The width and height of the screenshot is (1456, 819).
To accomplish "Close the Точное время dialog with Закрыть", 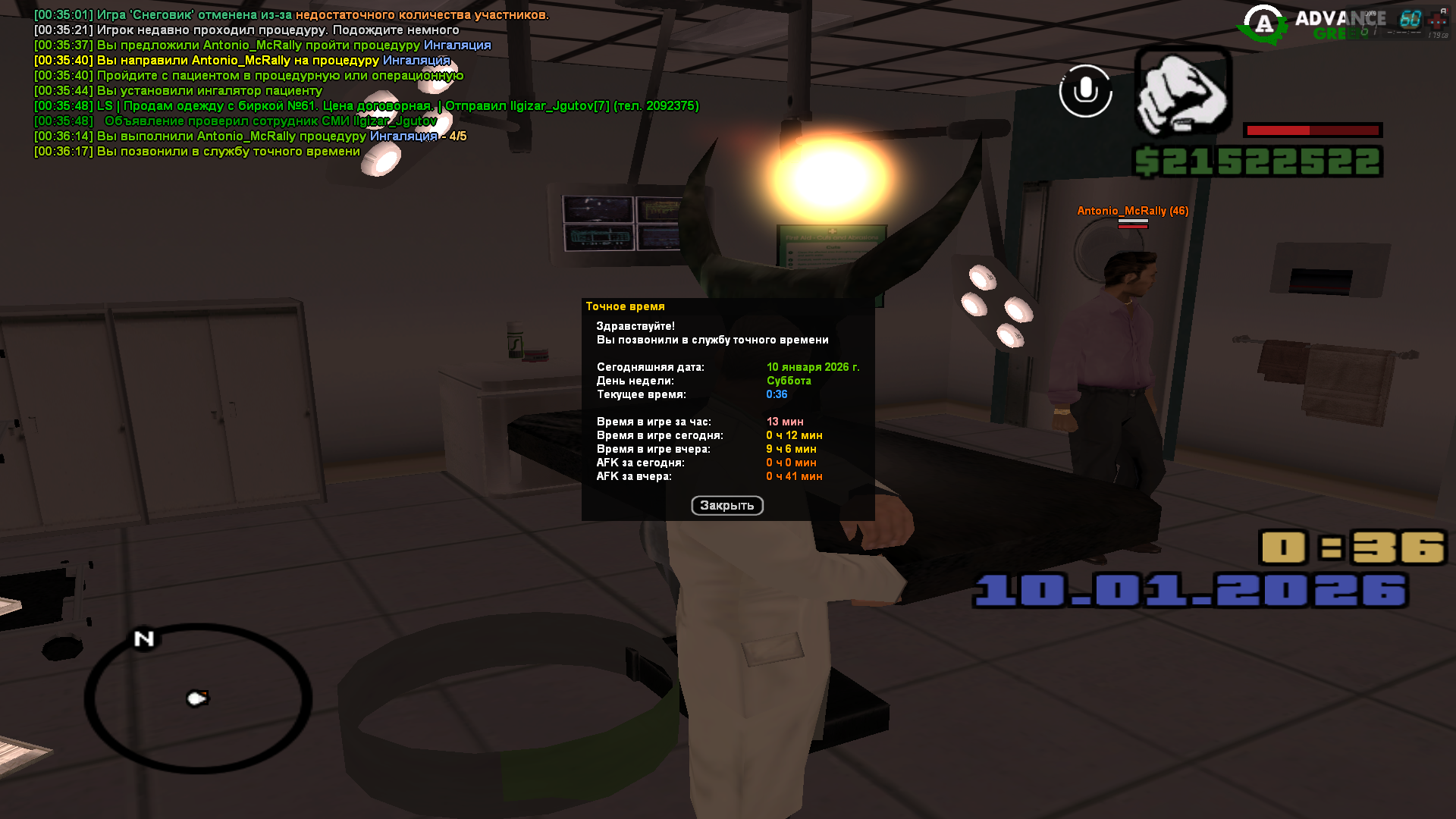I will tap(726, 506).
